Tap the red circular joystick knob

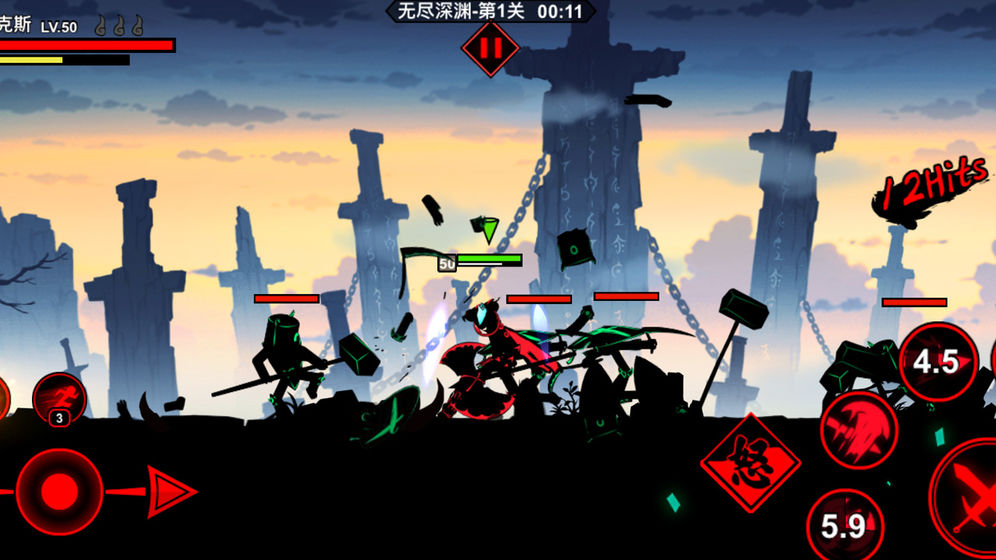coord(59,491)
